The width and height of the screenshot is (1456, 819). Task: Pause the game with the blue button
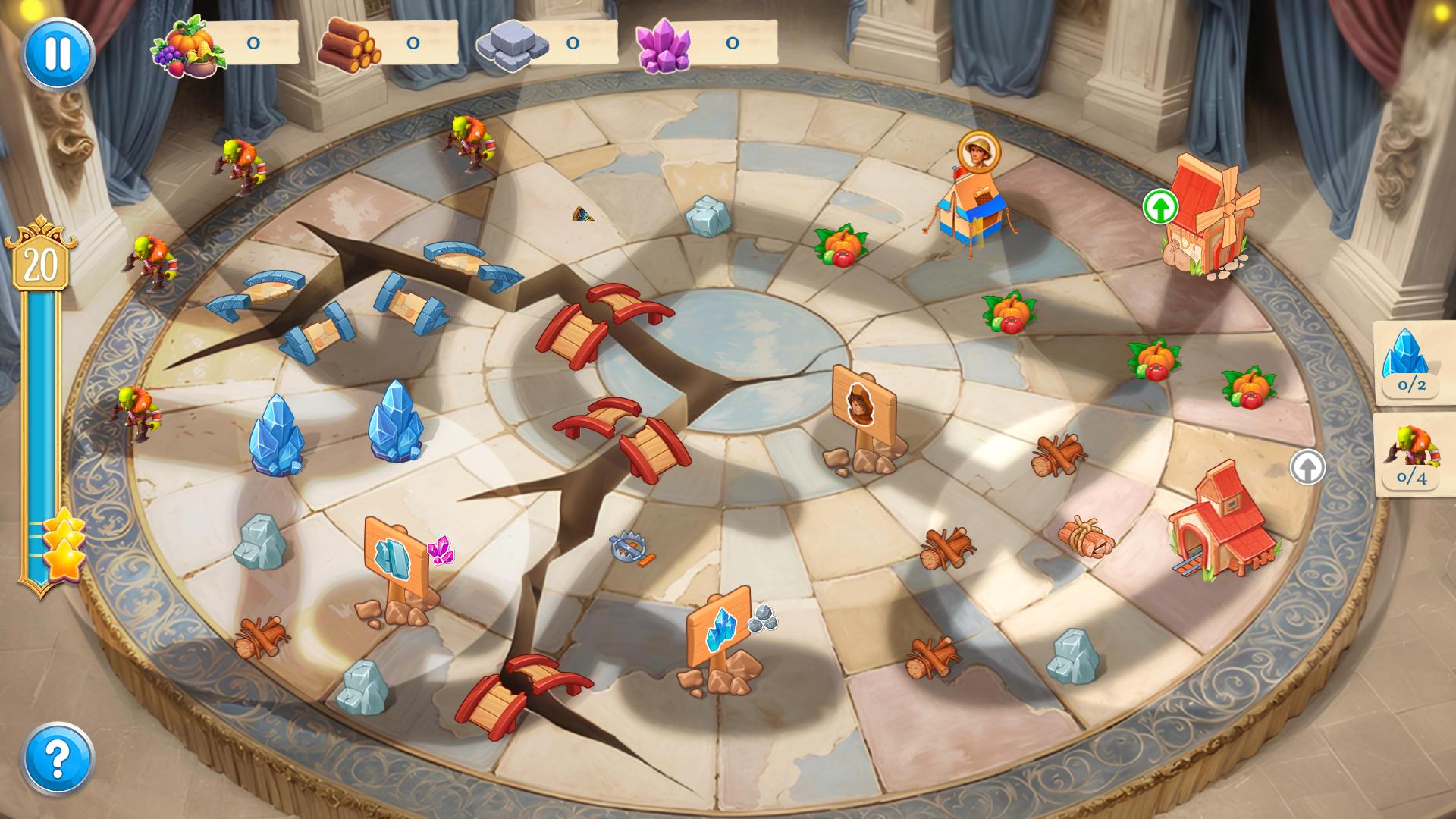58,53
